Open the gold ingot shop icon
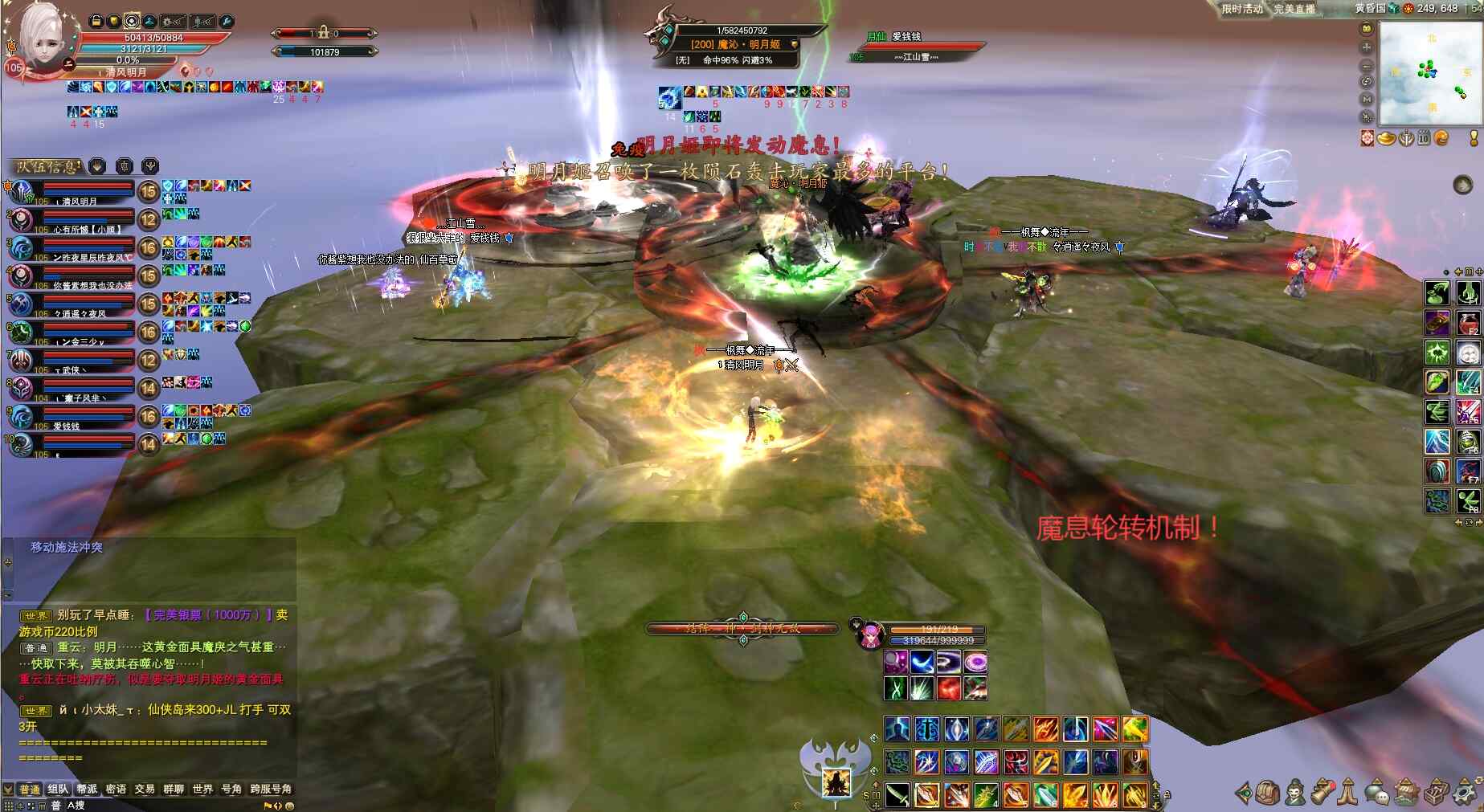This screenshot has width=1484, height=812. click(x=1386, y=139)
